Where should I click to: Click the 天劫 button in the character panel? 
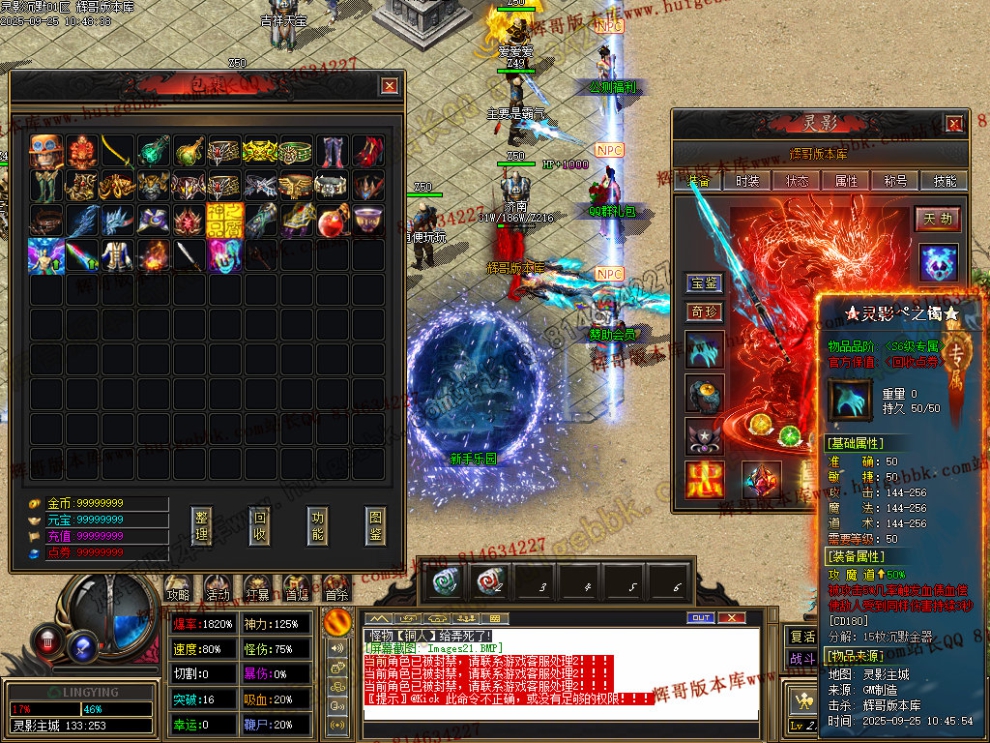coord(937,219)
